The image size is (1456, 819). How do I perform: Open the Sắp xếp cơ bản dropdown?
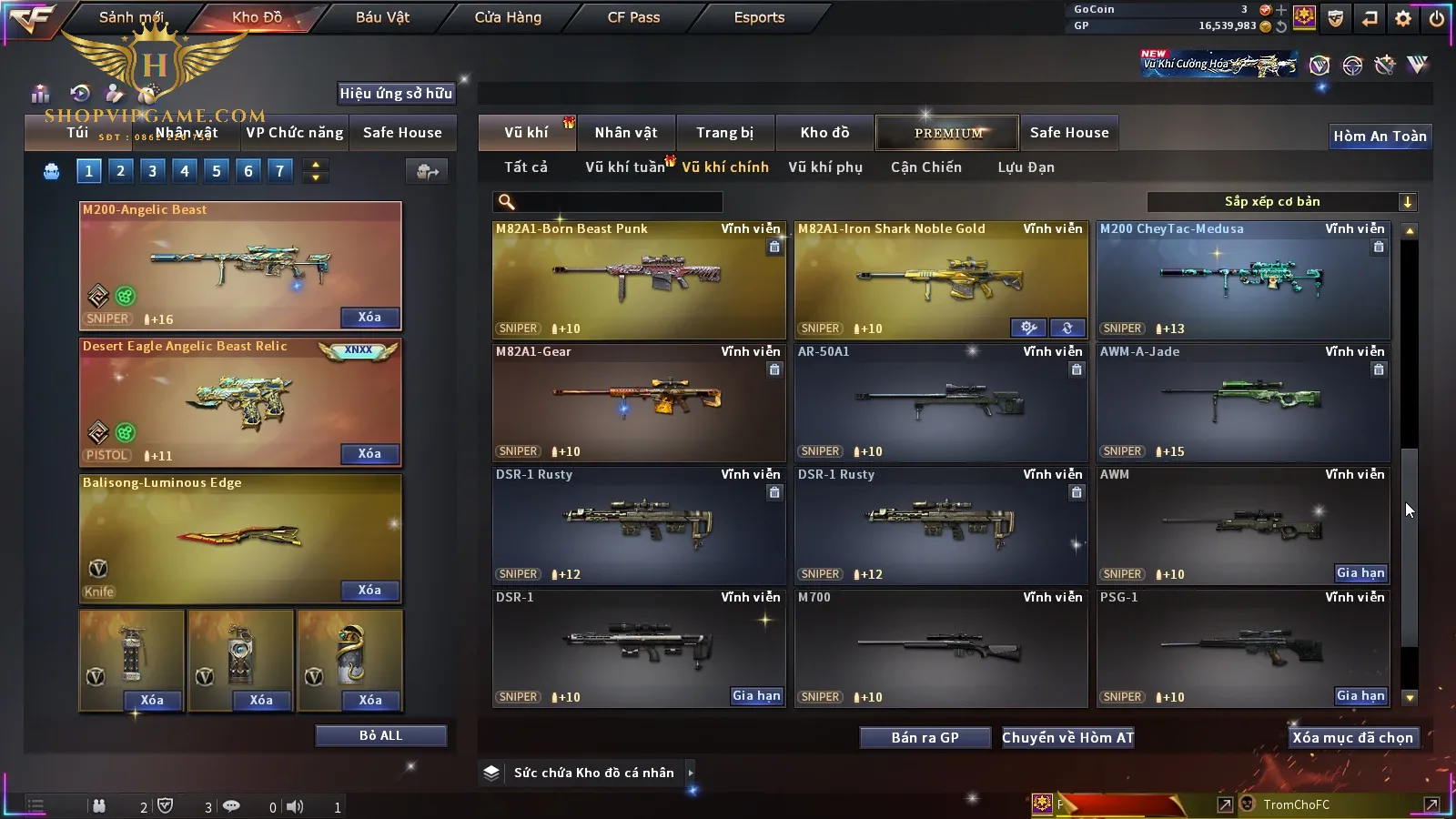coord(1281,202)
